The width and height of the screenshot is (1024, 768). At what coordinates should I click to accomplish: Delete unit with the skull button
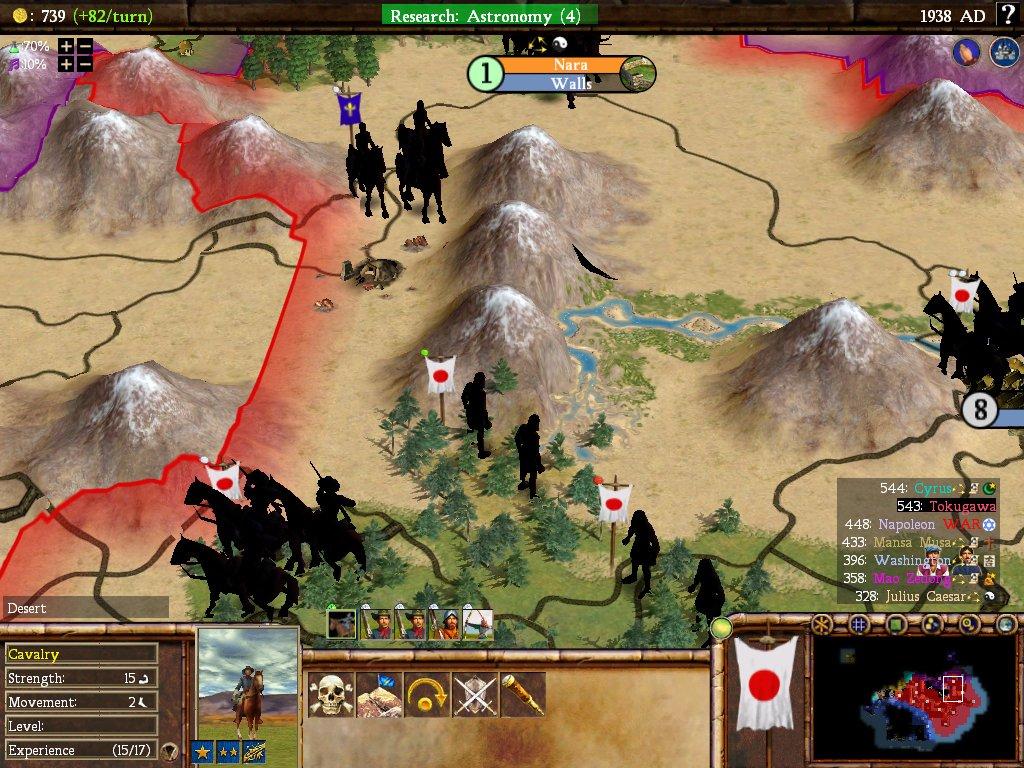[330, 694]
